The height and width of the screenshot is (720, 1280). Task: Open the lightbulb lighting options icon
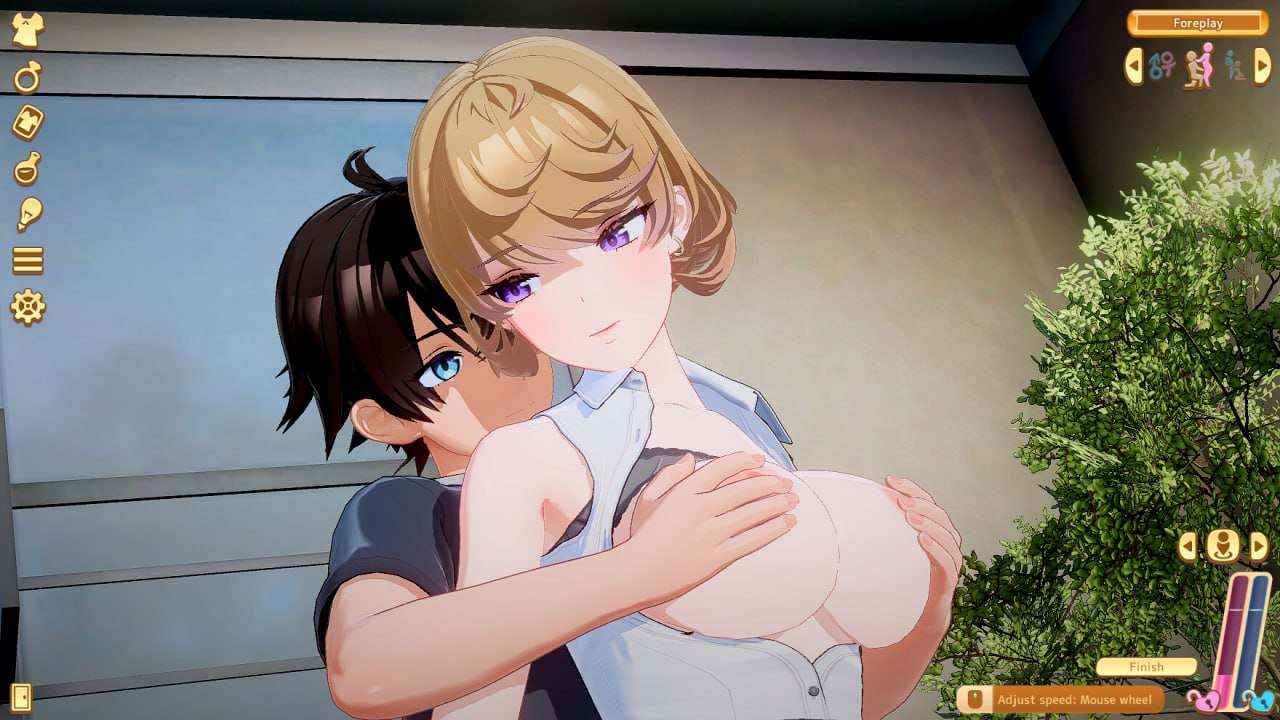[x=28, y=213]
